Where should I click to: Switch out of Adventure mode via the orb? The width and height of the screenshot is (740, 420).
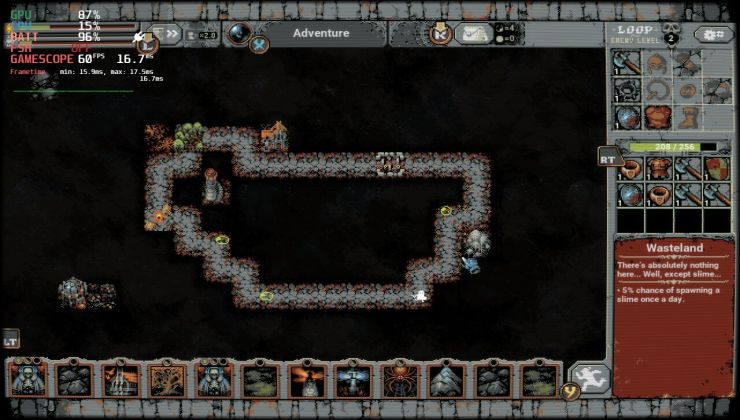[240, 33]
